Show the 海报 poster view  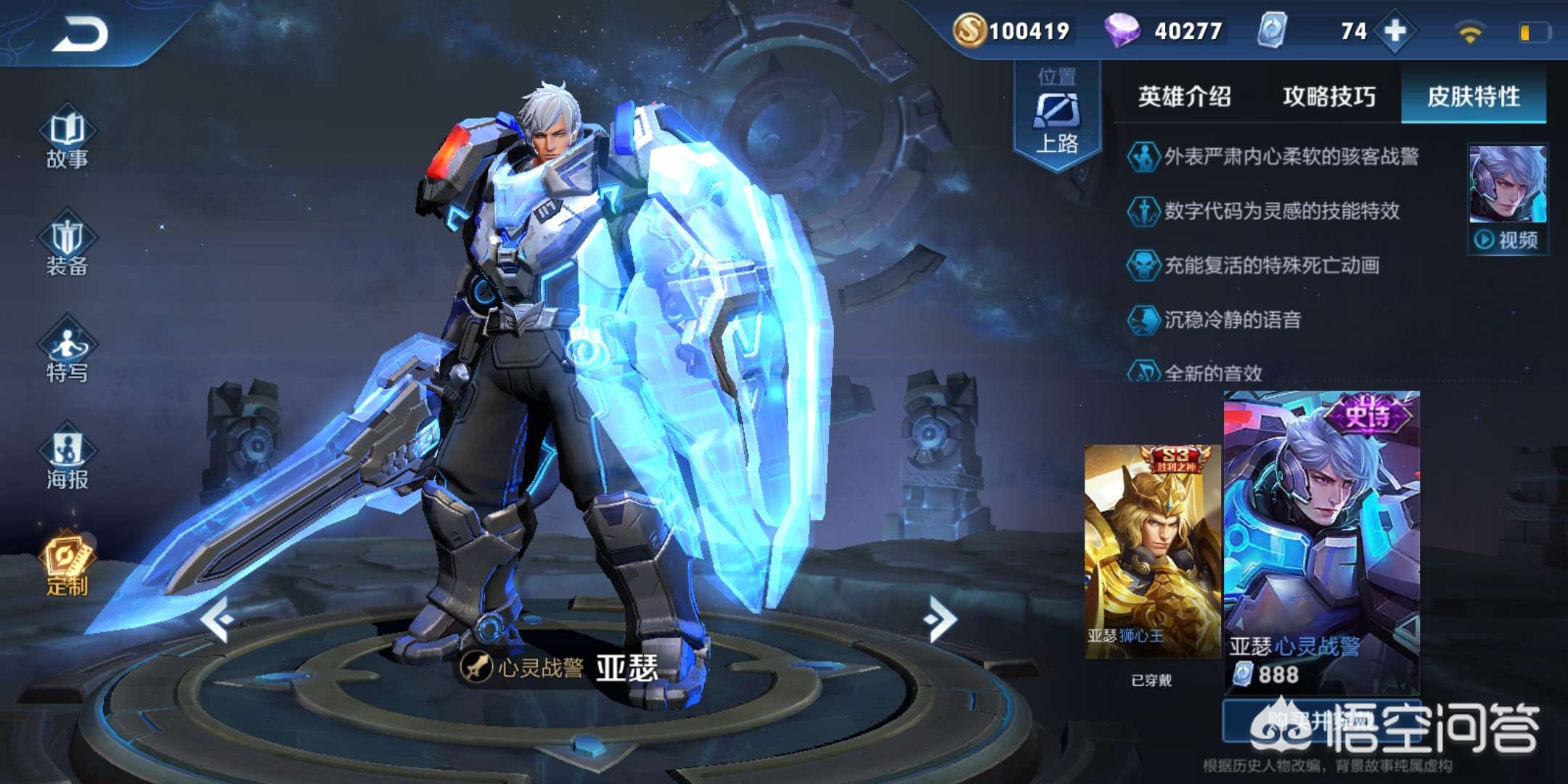tap(67, 460)
